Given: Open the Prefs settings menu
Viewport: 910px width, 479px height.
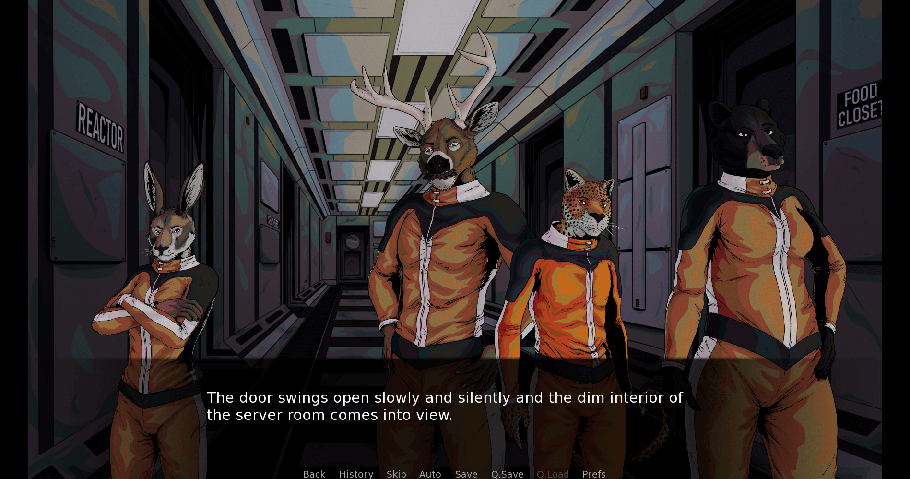Looking at the screenshot, I should tap(593, 474).
